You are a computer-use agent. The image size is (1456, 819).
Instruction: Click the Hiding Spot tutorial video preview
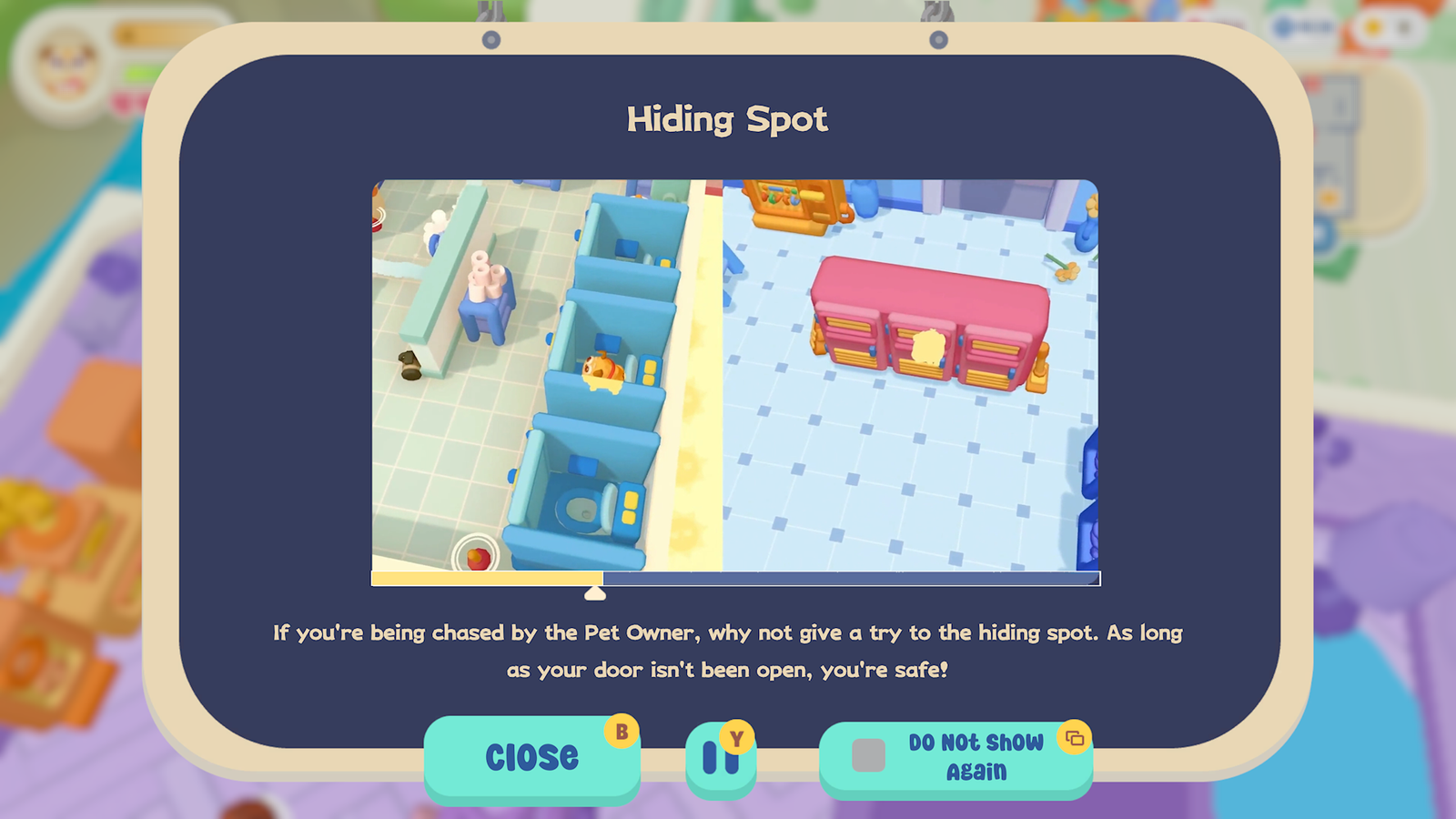[735, 375]
